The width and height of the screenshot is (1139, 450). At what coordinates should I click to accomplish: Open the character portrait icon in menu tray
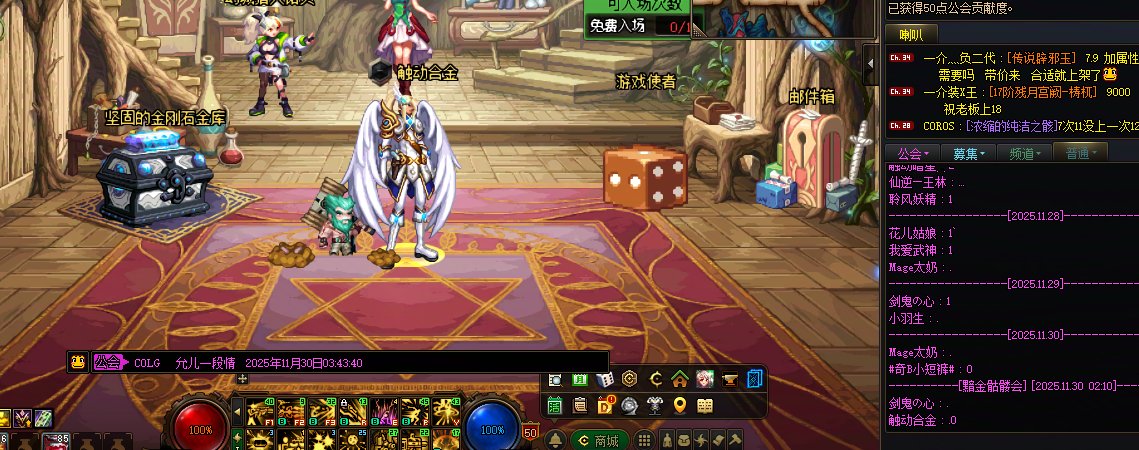coord(705,379)
